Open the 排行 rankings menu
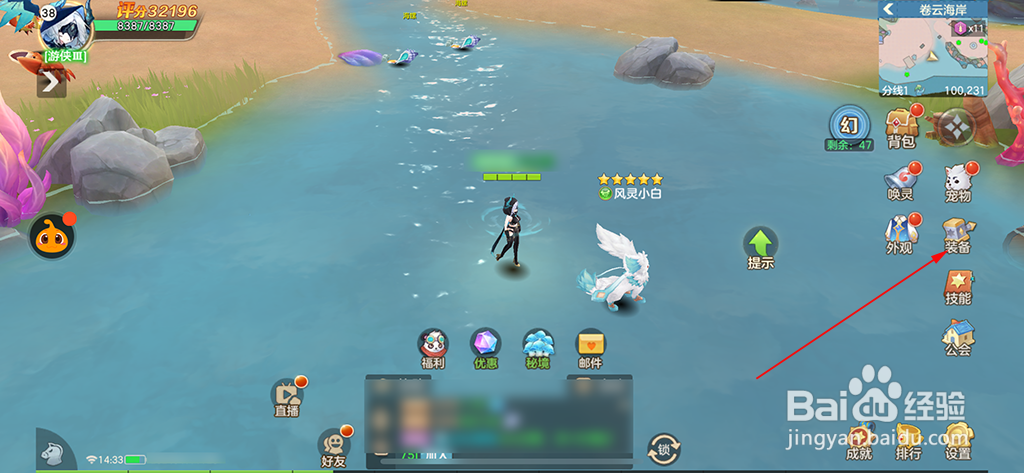 pyautogui.click(x=908, y=439)
